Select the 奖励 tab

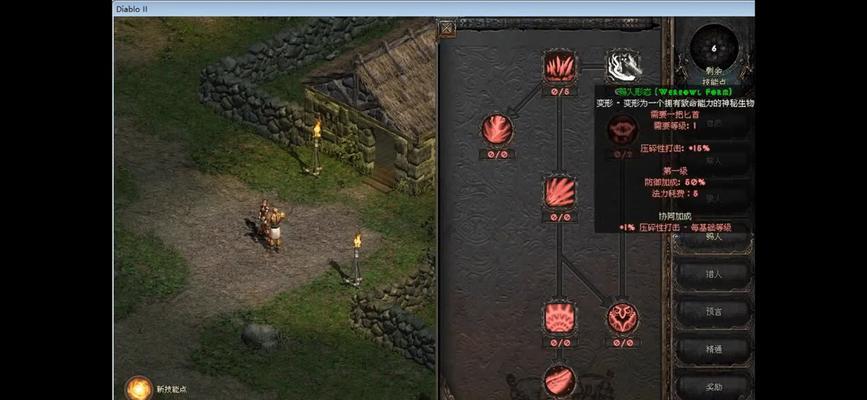point(713,385)
